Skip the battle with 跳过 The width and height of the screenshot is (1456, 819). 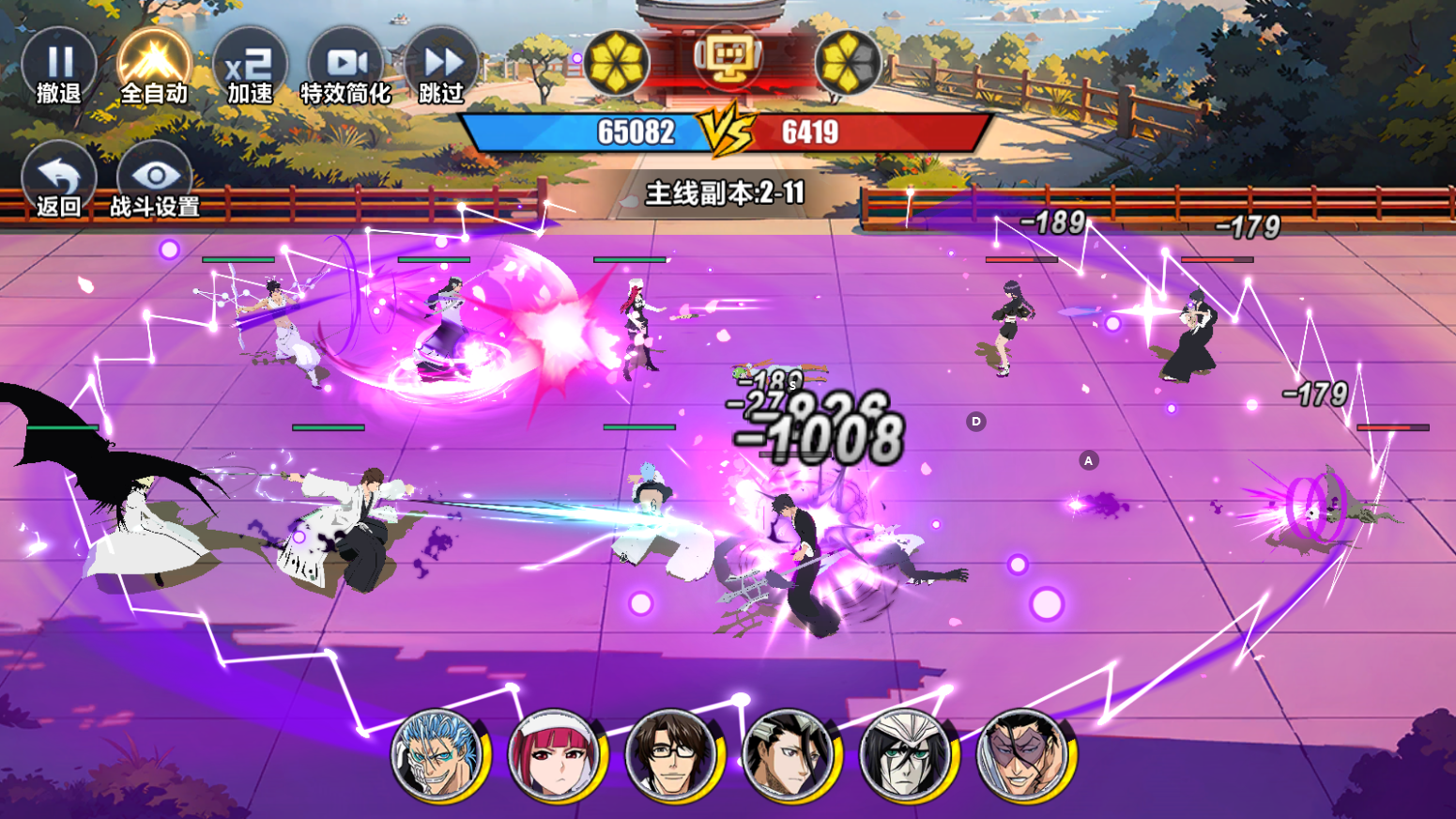coord(441,68)
